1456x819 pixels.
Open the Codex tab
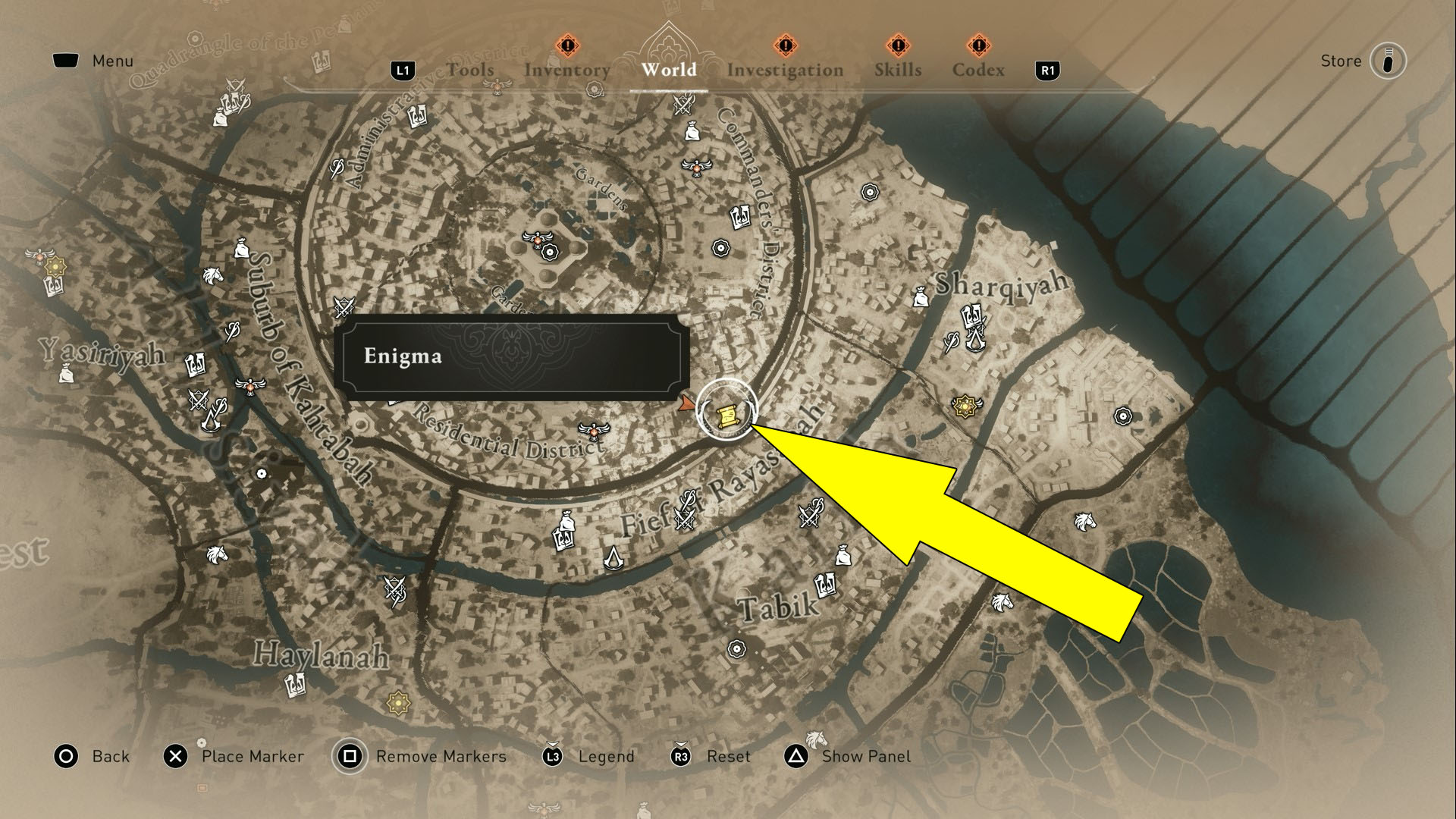coord(979,70)
